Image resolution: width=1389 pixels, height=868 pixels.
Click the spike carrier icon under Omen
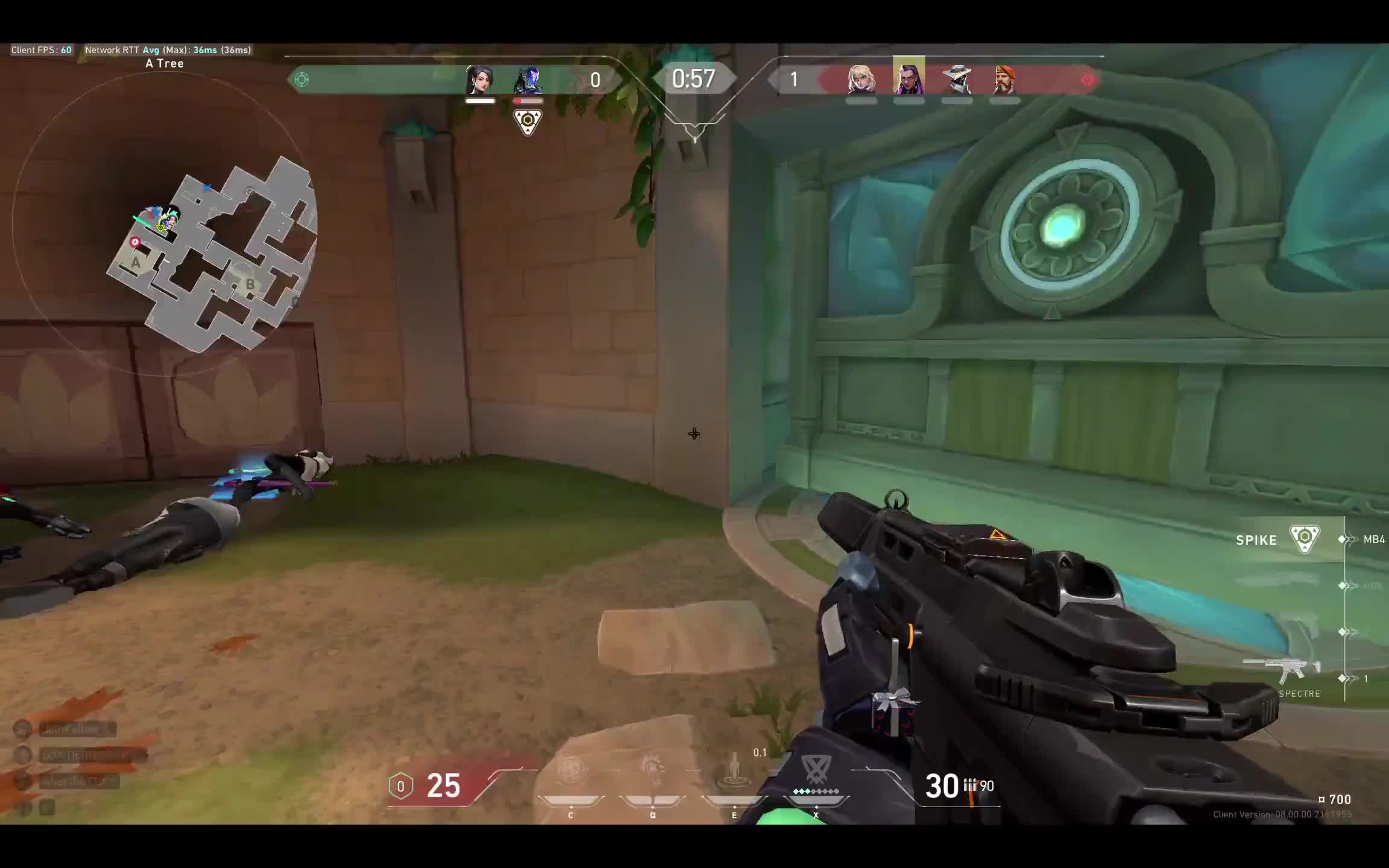(528, 122)
